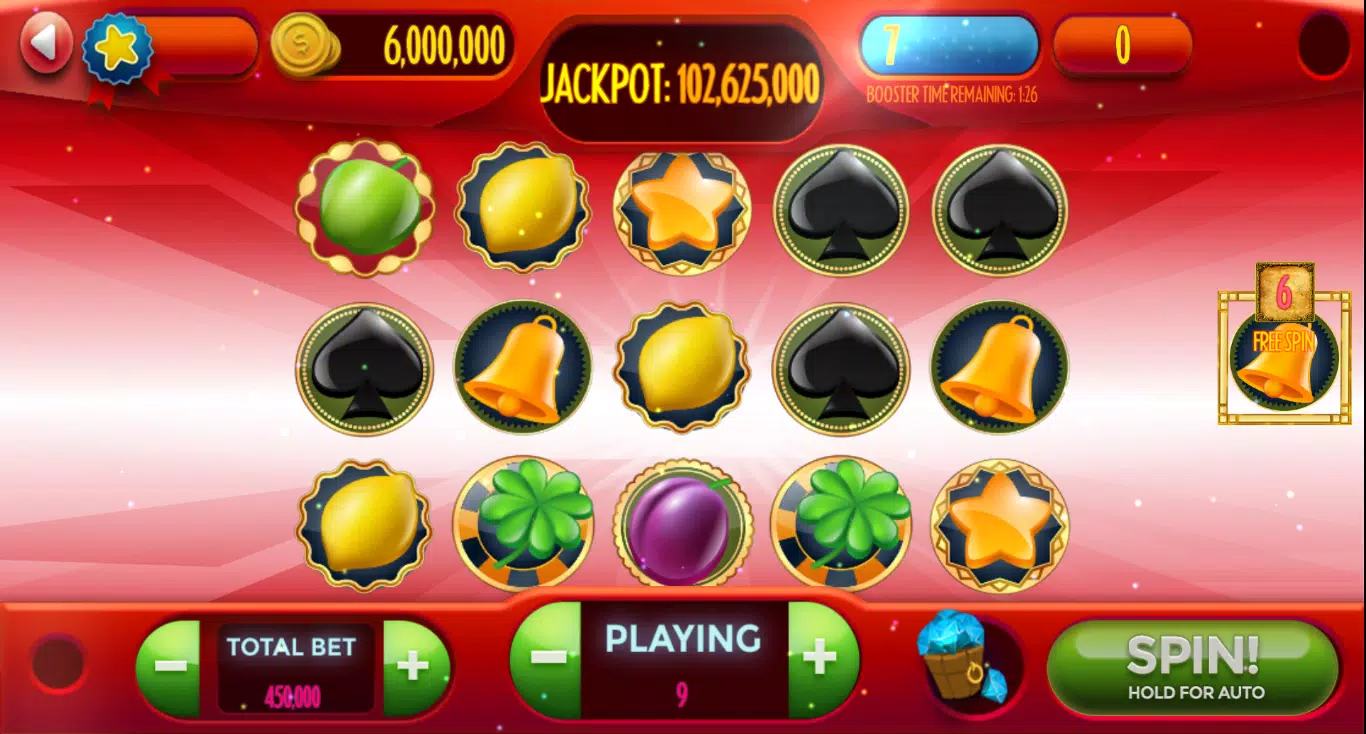Raise the number of playing lines
Screen dimensions: 1366x734
pos(821,658)
